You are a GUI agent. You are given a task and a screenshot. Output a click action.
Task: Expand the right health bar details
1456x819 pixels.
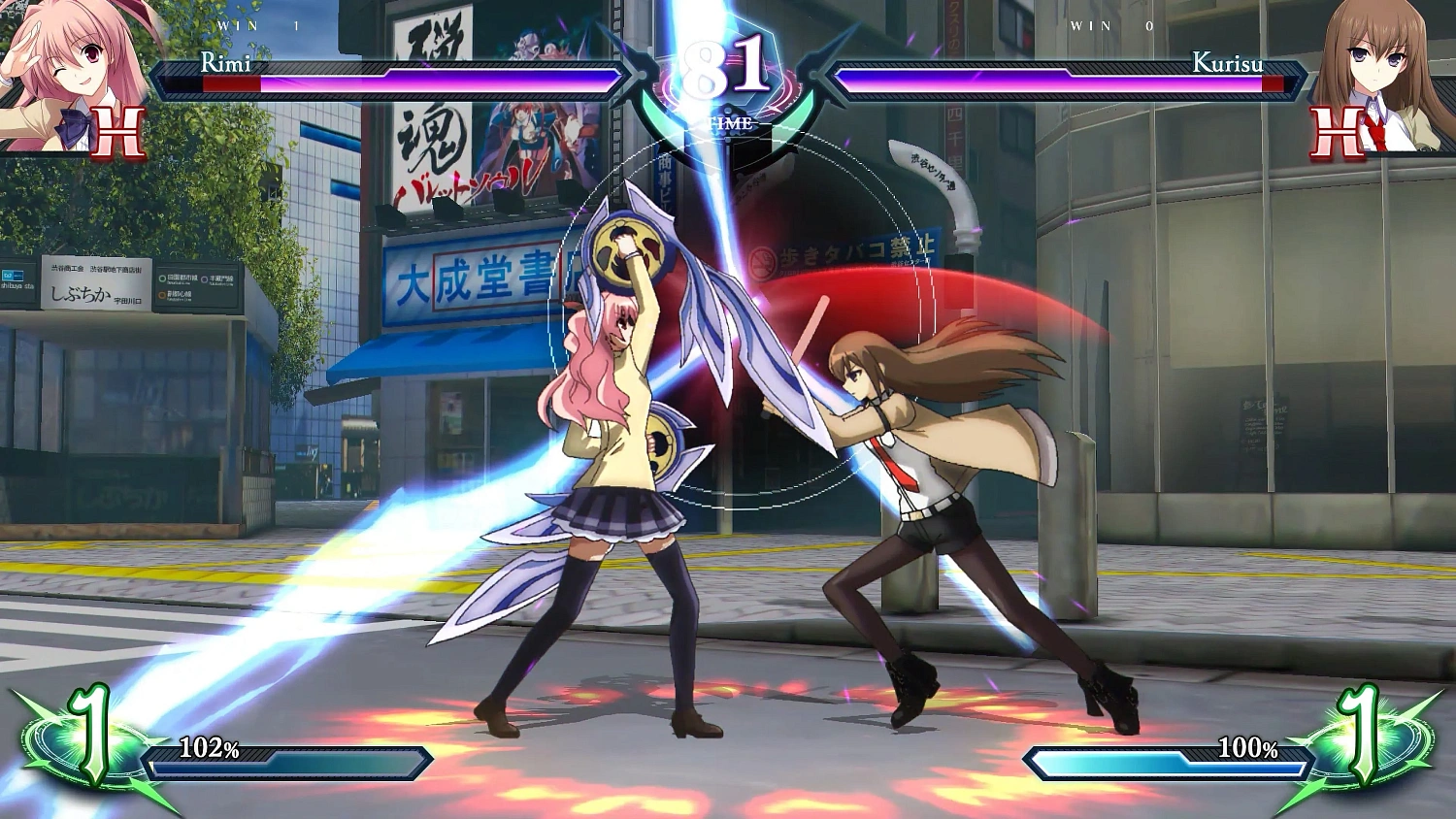[1058, 81]
